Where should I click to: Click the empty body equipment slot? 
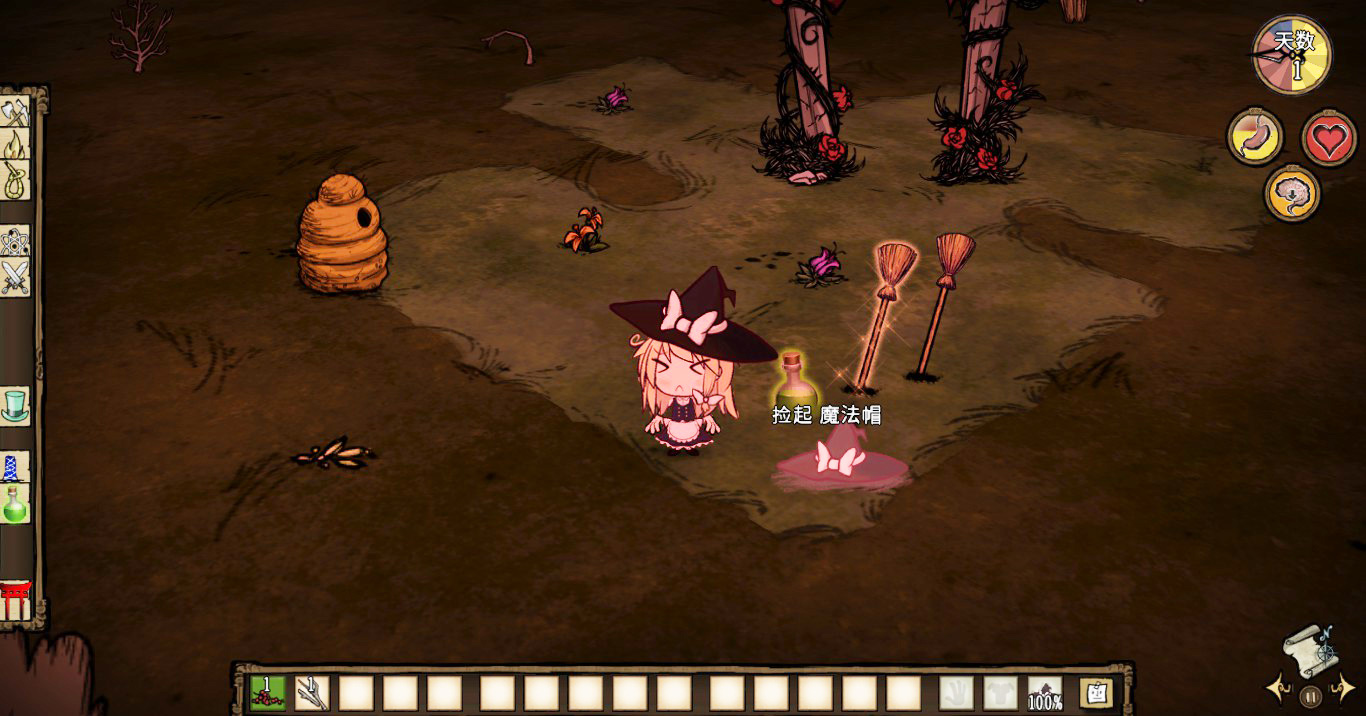point(1000,693)
